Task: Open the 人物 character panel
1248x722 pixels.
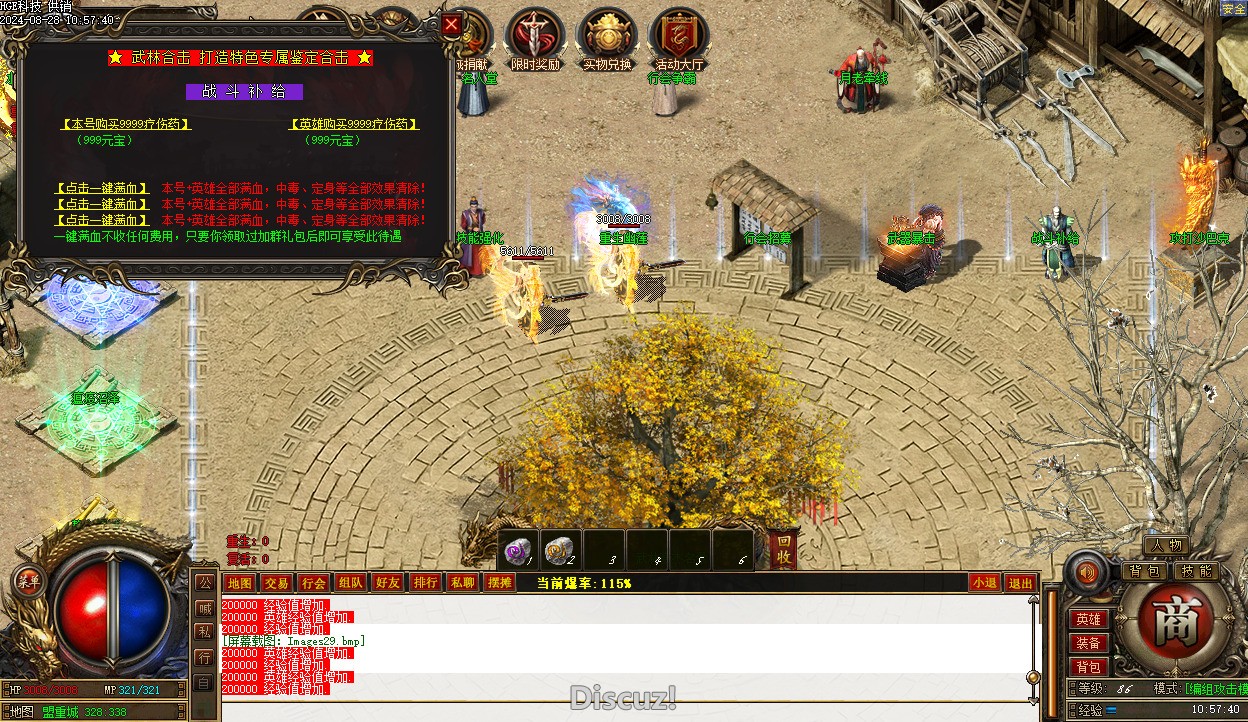Action: (1165, 545)
